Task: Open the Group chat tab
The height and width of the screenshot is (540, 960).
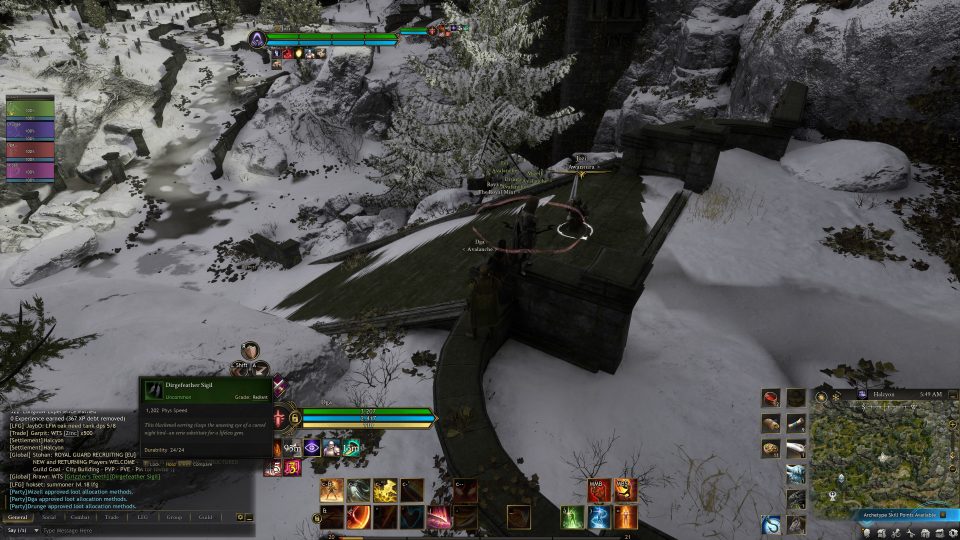Action: (x=174, y=517)
